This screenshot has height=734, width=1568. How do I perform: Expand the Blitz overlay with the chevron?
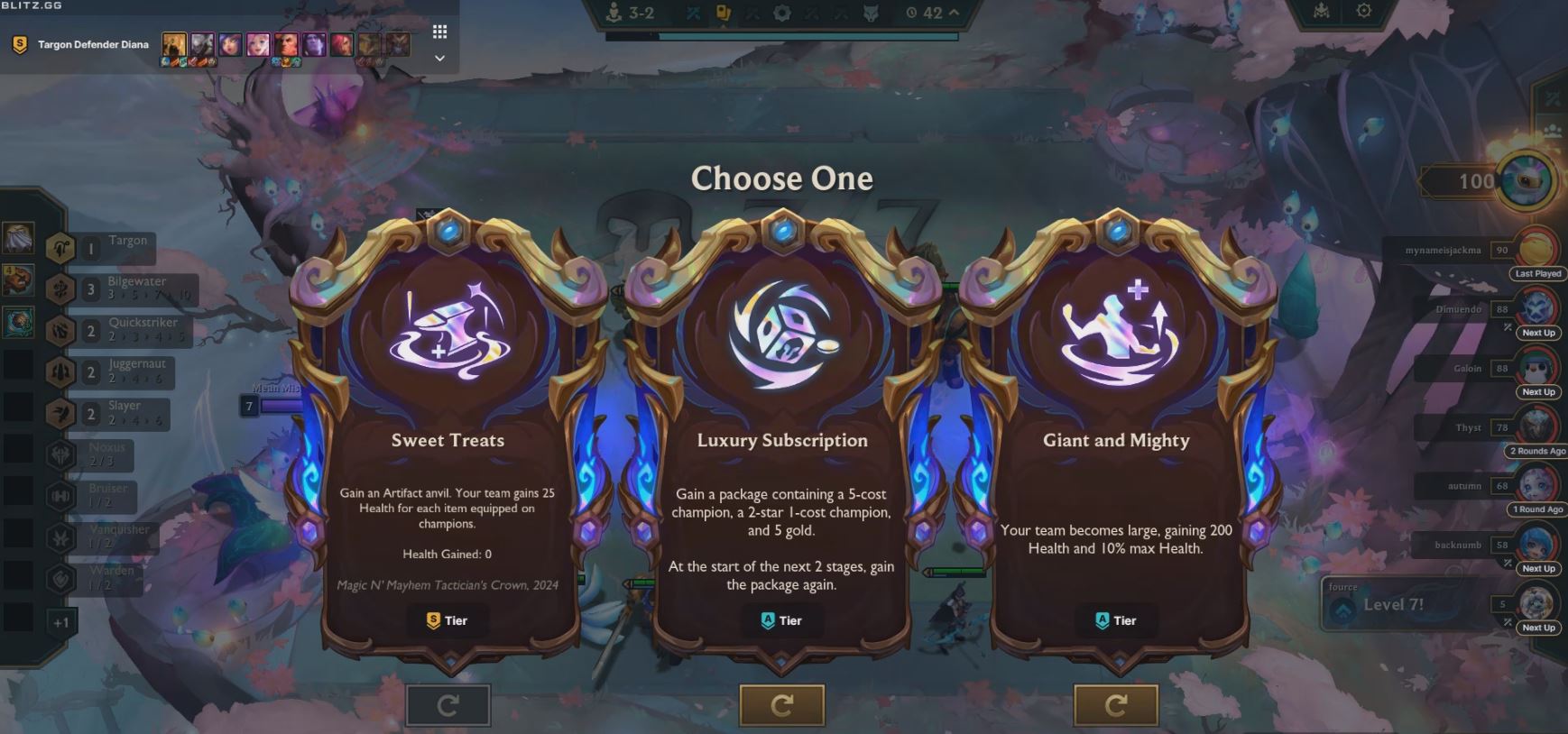coord(439,58)
